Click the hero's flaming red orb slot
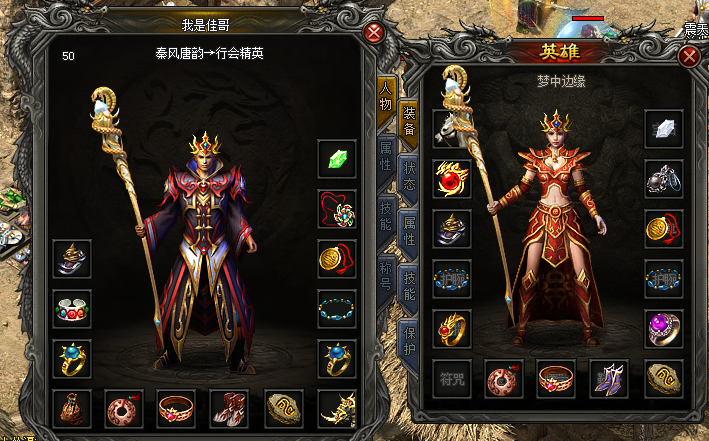The image size is (709, 441). point(451,178)
